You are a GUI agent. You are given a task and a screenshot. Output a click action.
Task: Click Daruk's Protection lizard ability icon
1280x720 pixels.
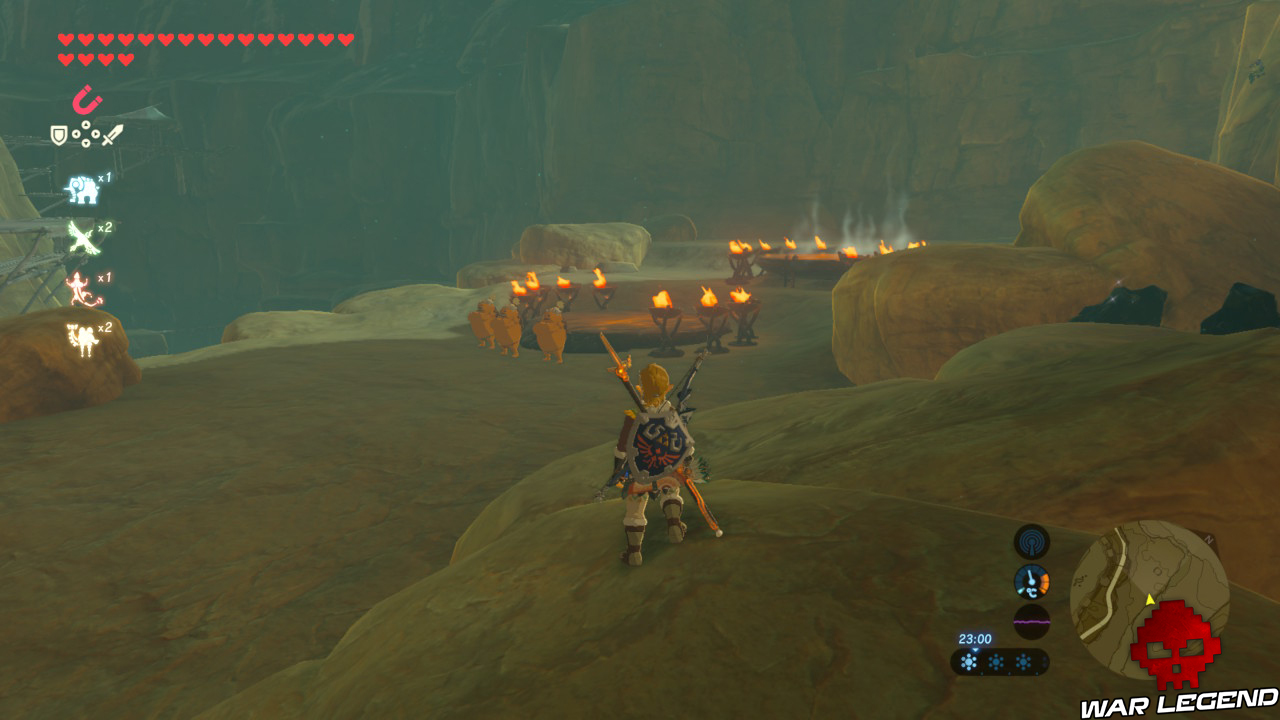[x=81, y=286]
